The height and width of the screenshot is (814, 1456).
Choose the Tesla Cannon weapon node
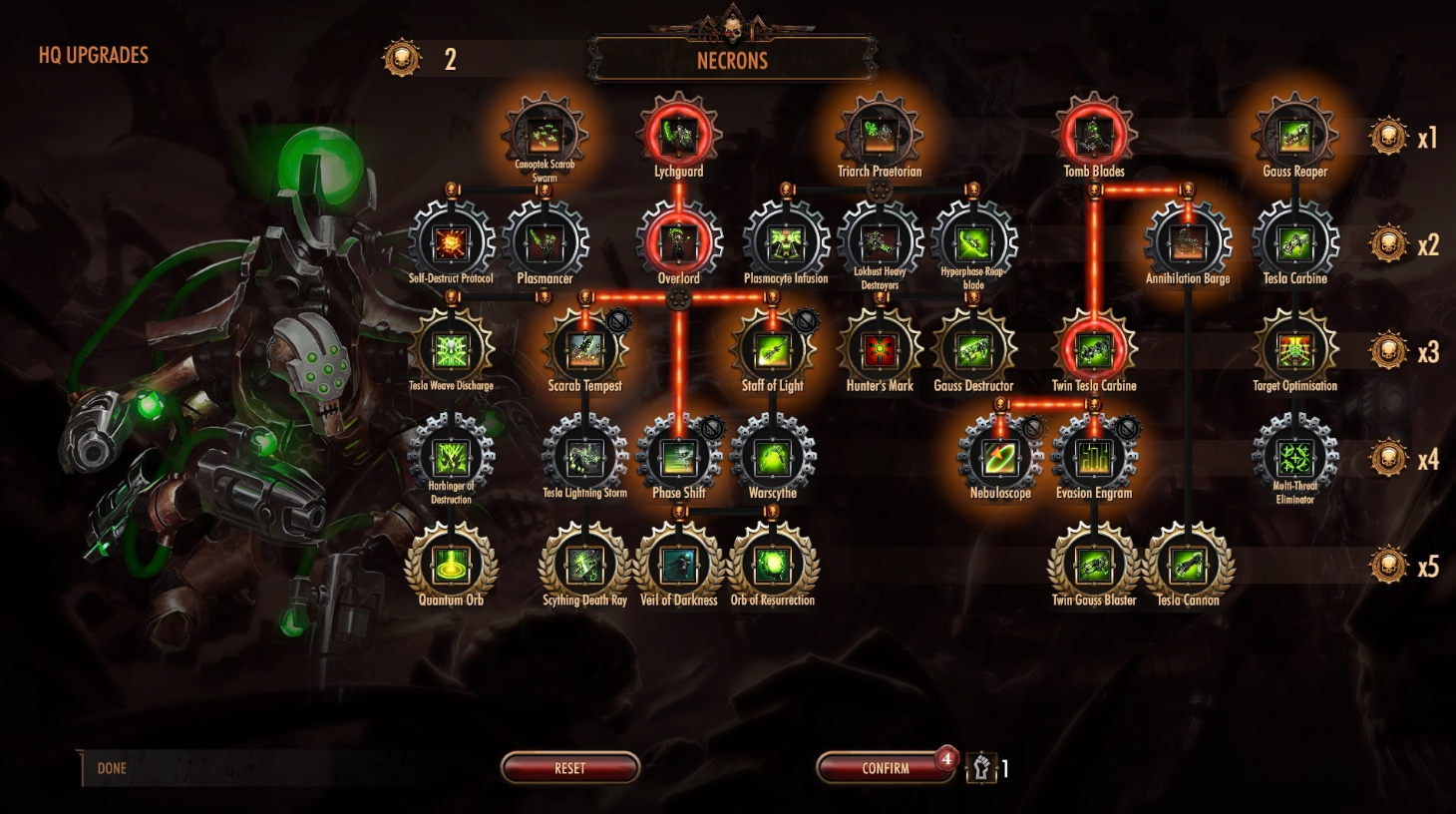click(1188, 564)
